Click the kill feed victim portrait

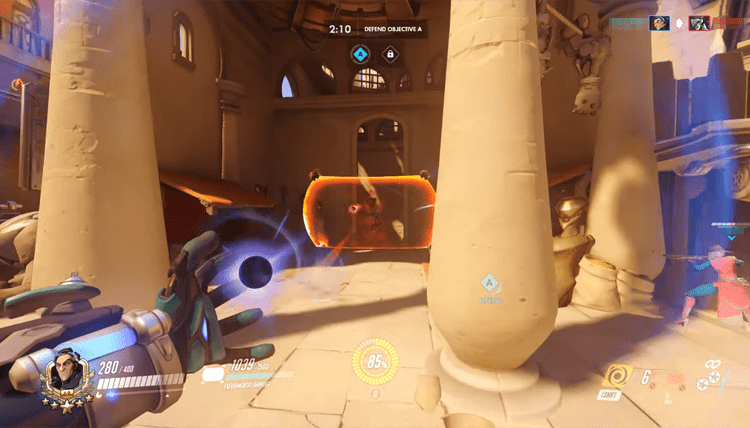pos(698,22)
